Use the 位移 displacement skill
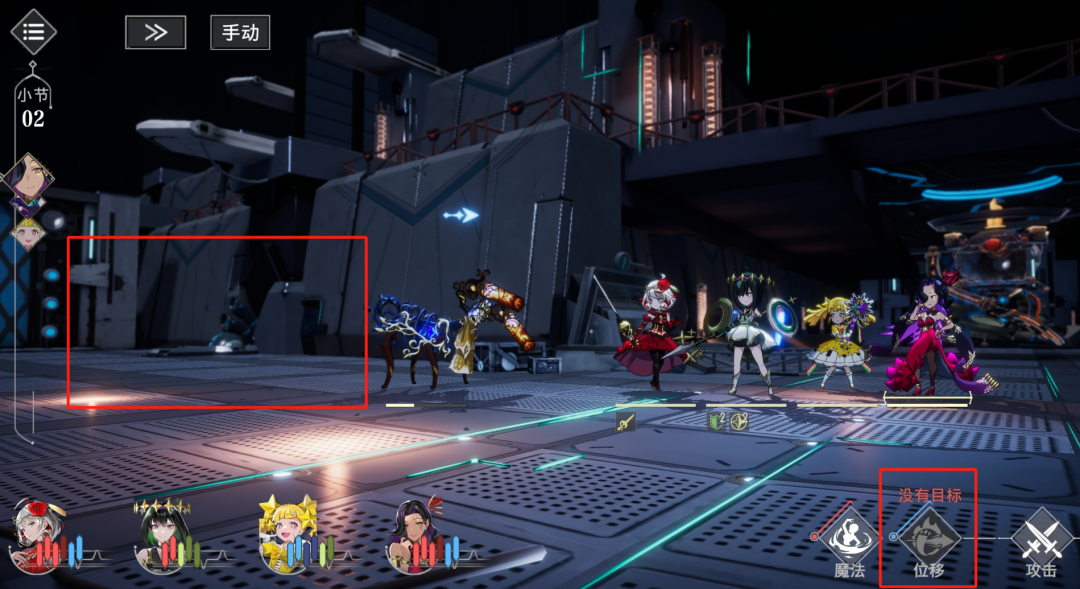Viewport: 1080px width, 589px height. (x=928, y=538)
